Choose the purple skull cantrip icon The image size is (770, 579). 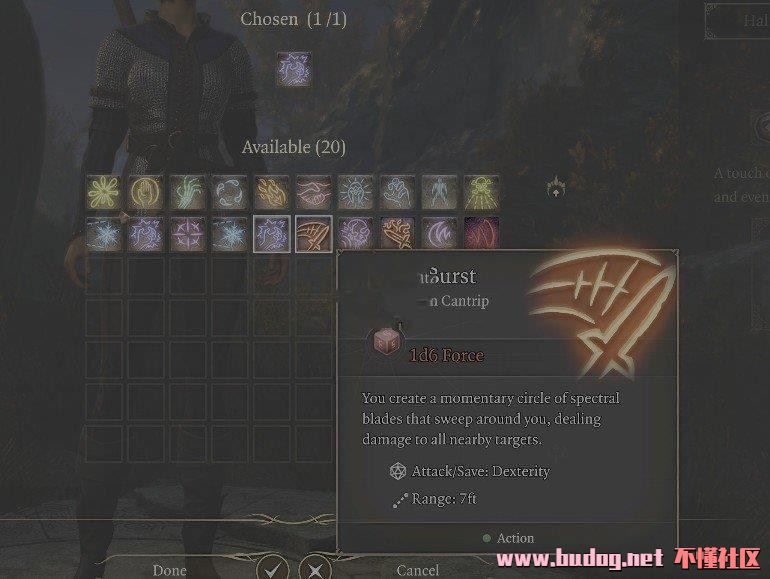pos(355,234)
